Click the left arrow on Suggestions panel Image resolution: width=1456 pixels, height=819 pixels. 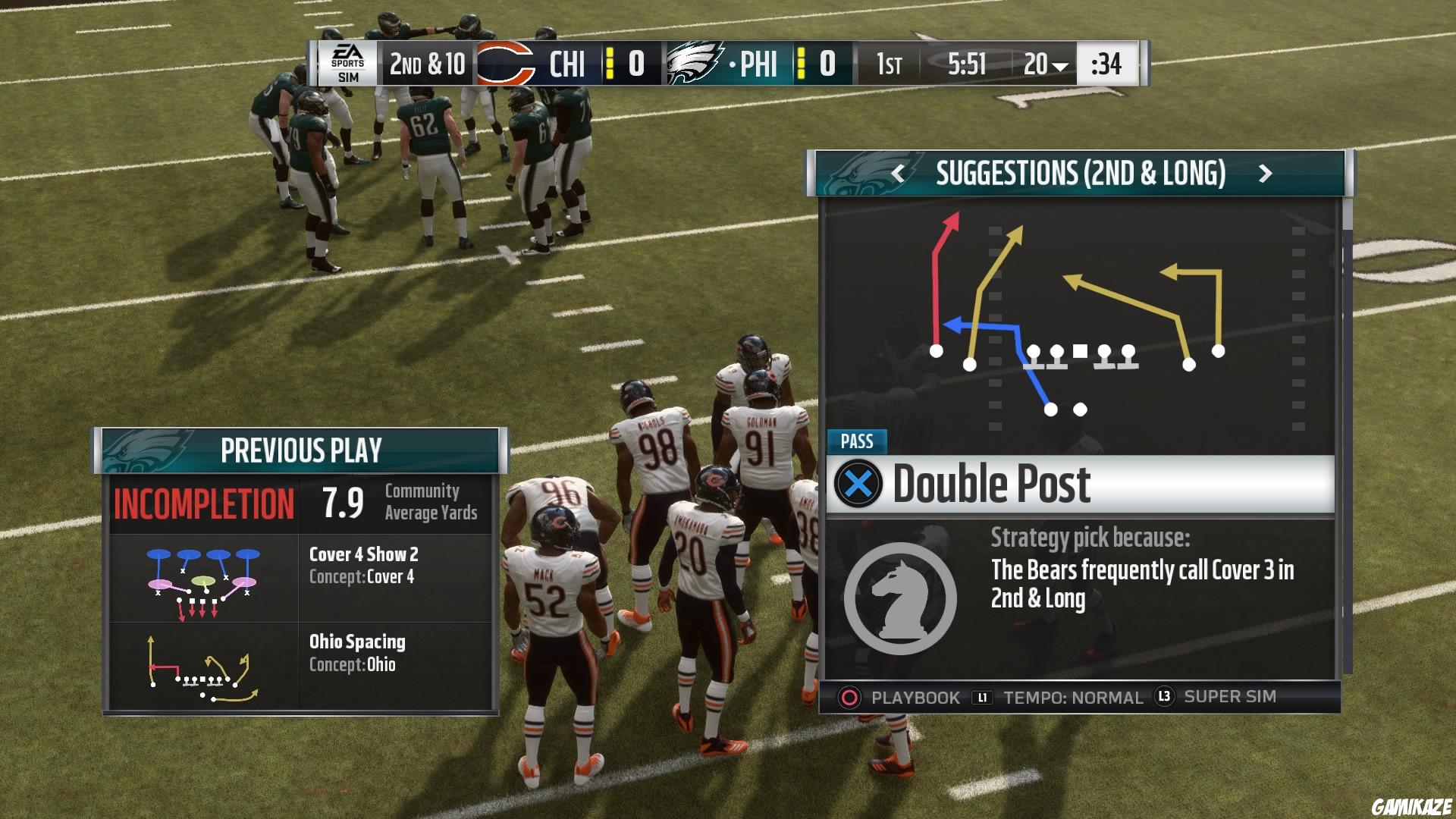coord(899,174)
